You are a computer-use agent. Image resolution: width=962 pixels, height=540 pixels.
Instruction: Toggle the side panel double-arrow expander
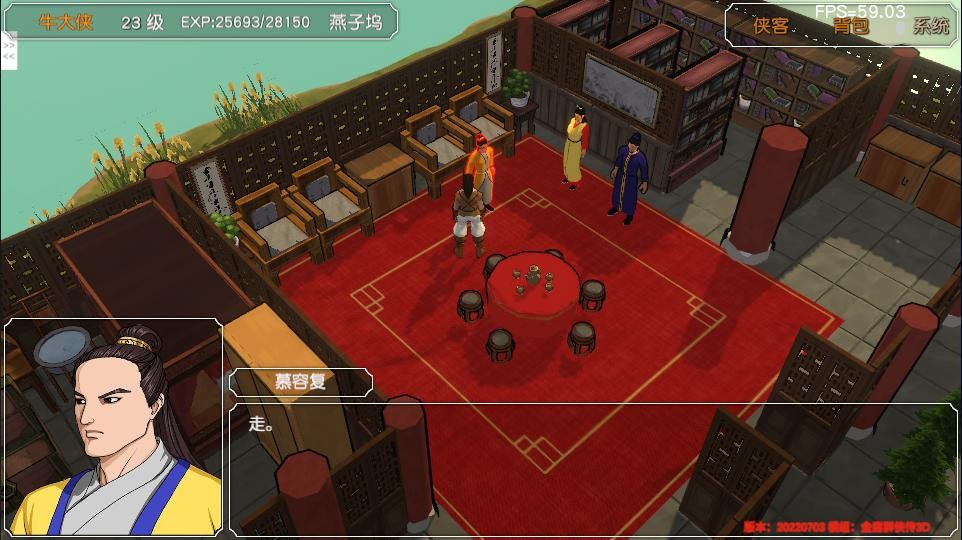pyautogui.click(x=9, y=51)
